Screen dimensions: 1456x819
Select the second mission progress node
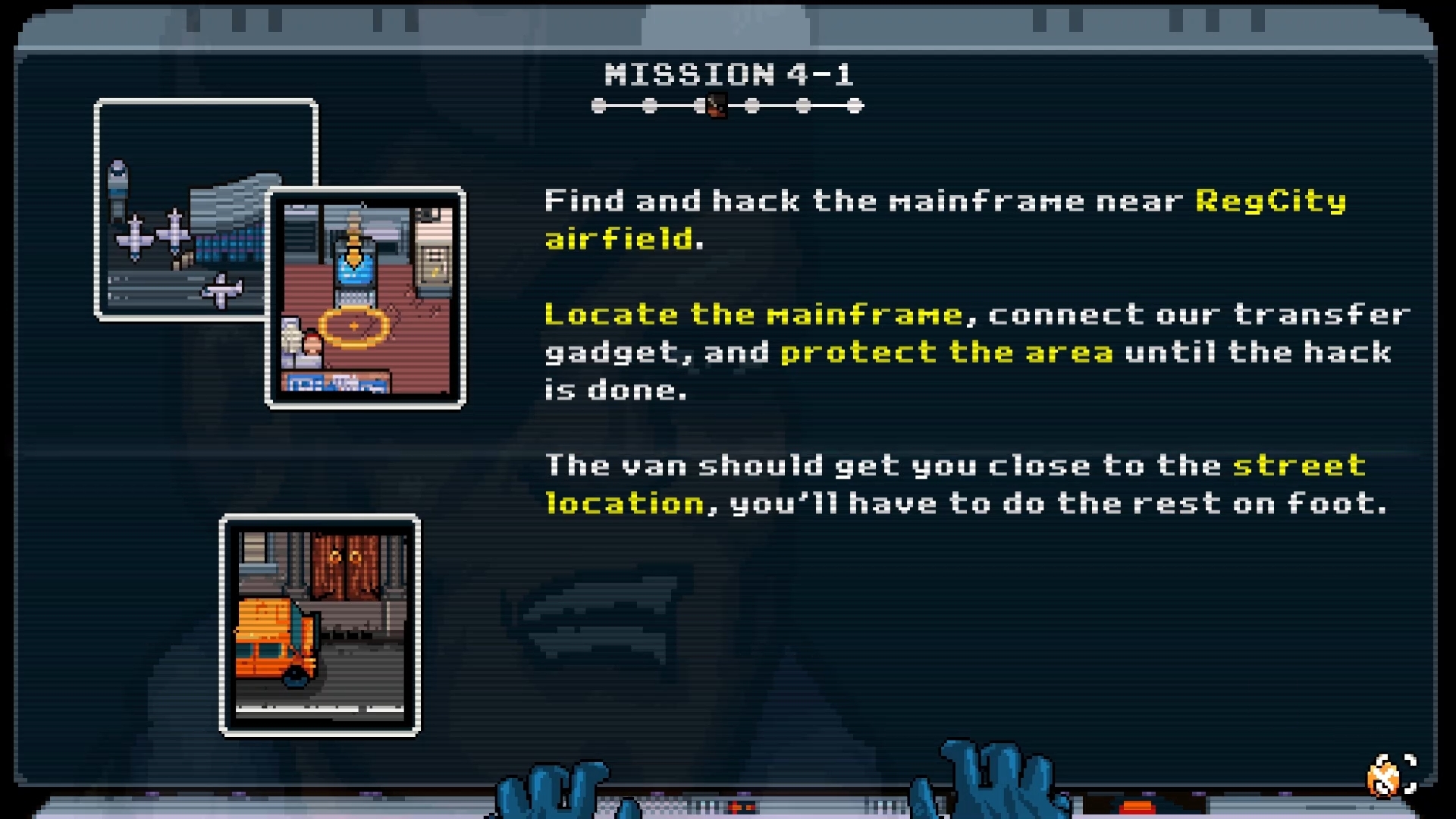point(650,105)
